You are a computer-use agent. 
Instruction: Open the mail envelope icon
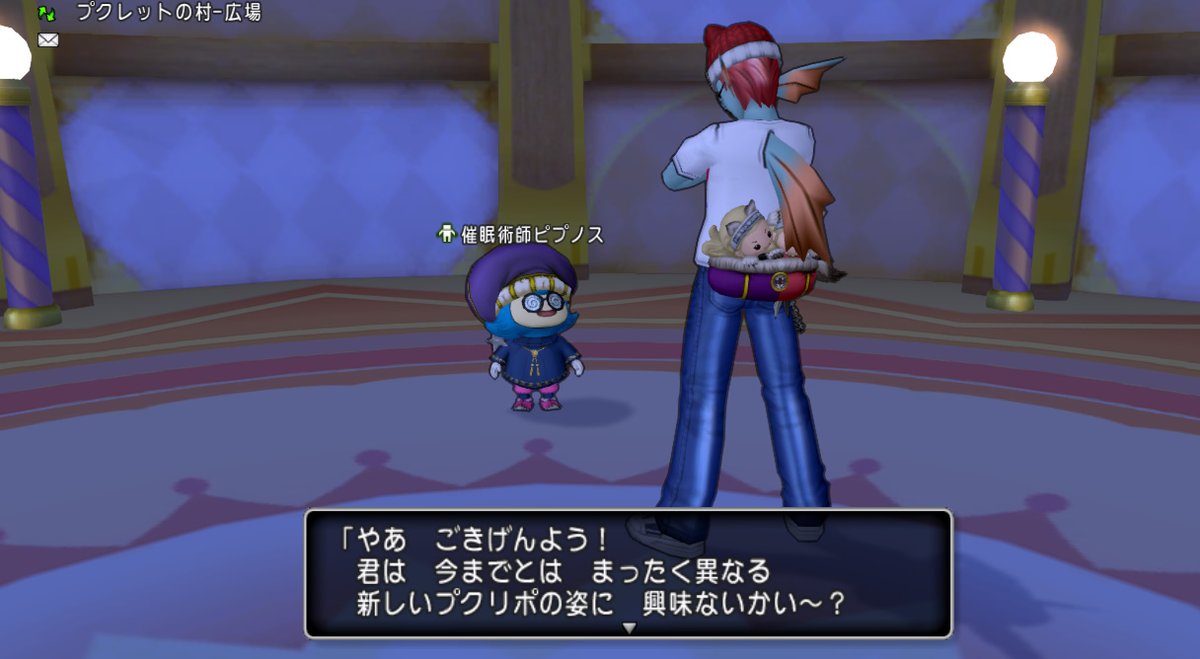[47, 40]
